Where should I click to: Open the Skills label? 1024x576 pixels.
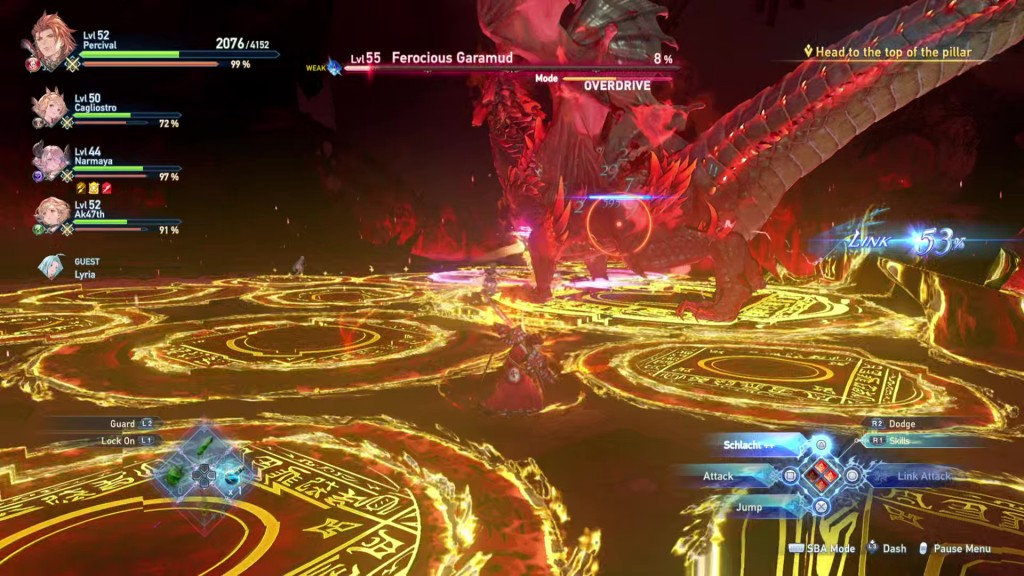click(x=899, y=440)
